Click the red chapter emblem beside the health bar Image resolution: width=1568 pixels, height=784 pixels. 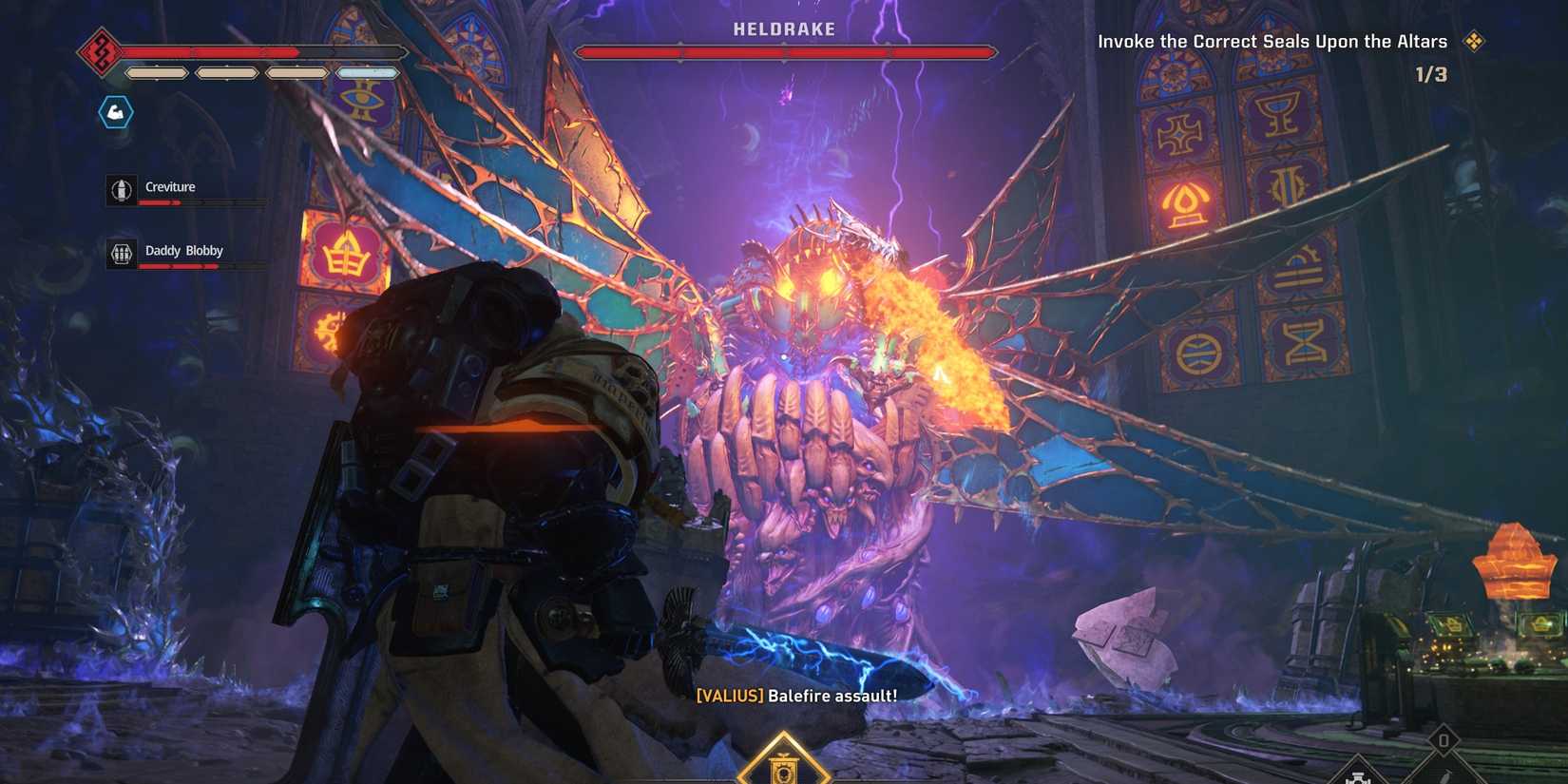coord(99,51)
